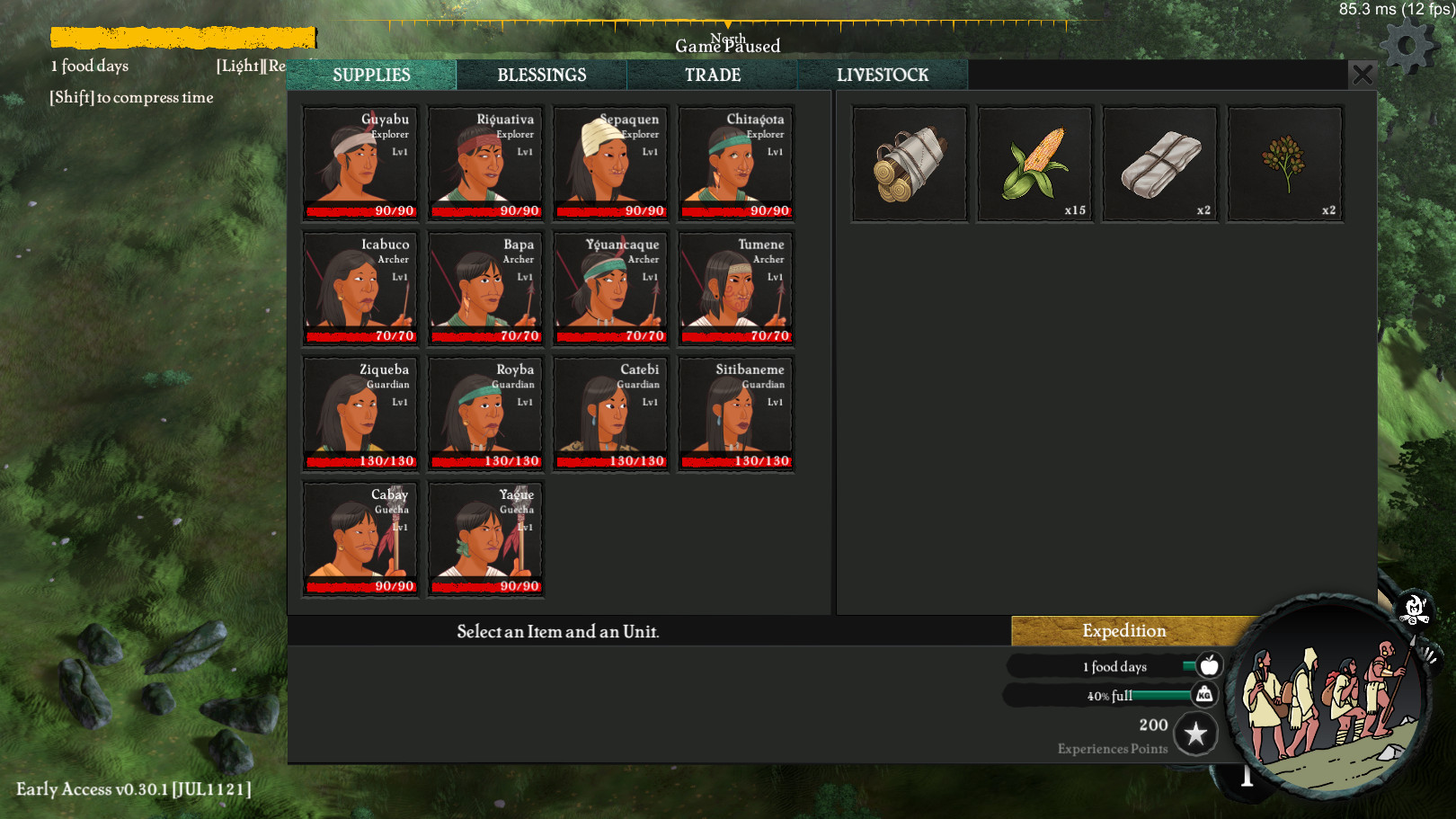Image resolution: width=1456 pixels, height=819 pixels.
Task: Switch to the Blessings tab
Action: [541, 76]
